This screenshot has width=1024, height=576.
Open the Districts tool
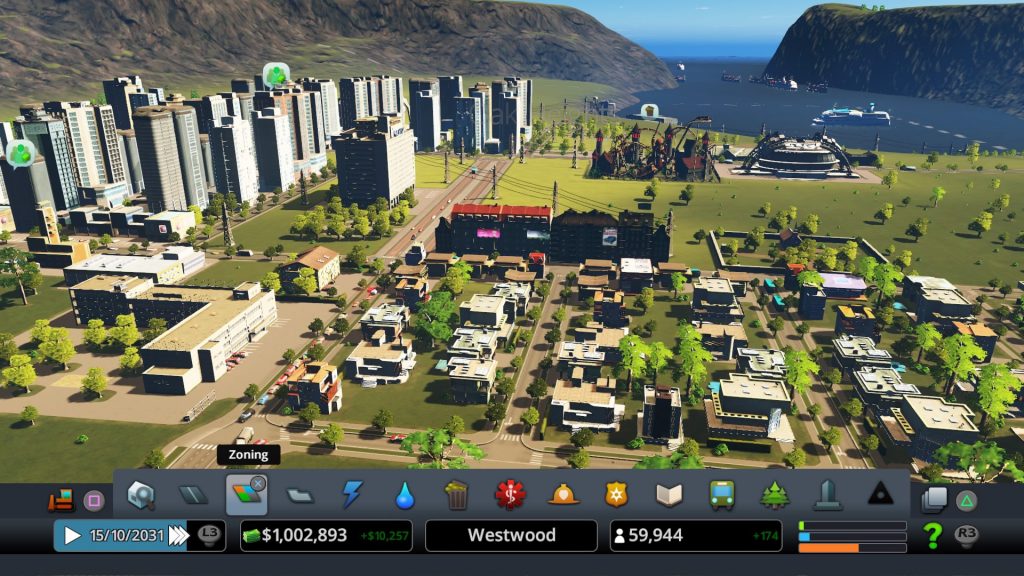(299, 494)
